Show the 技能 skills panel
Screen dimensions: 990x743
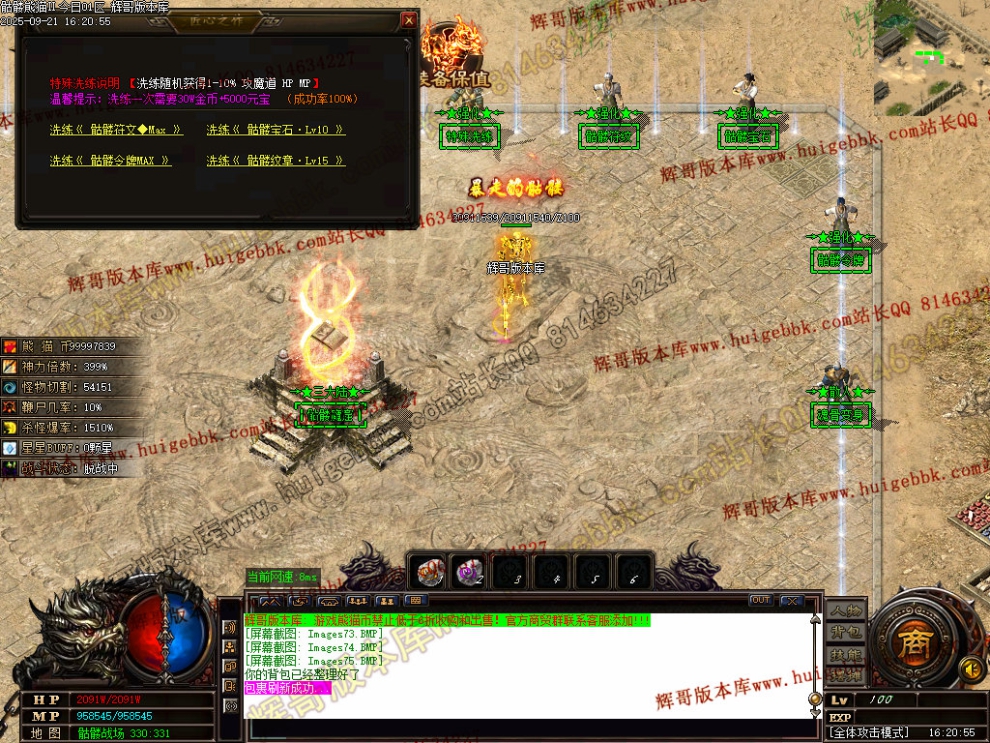pos(846,655)
